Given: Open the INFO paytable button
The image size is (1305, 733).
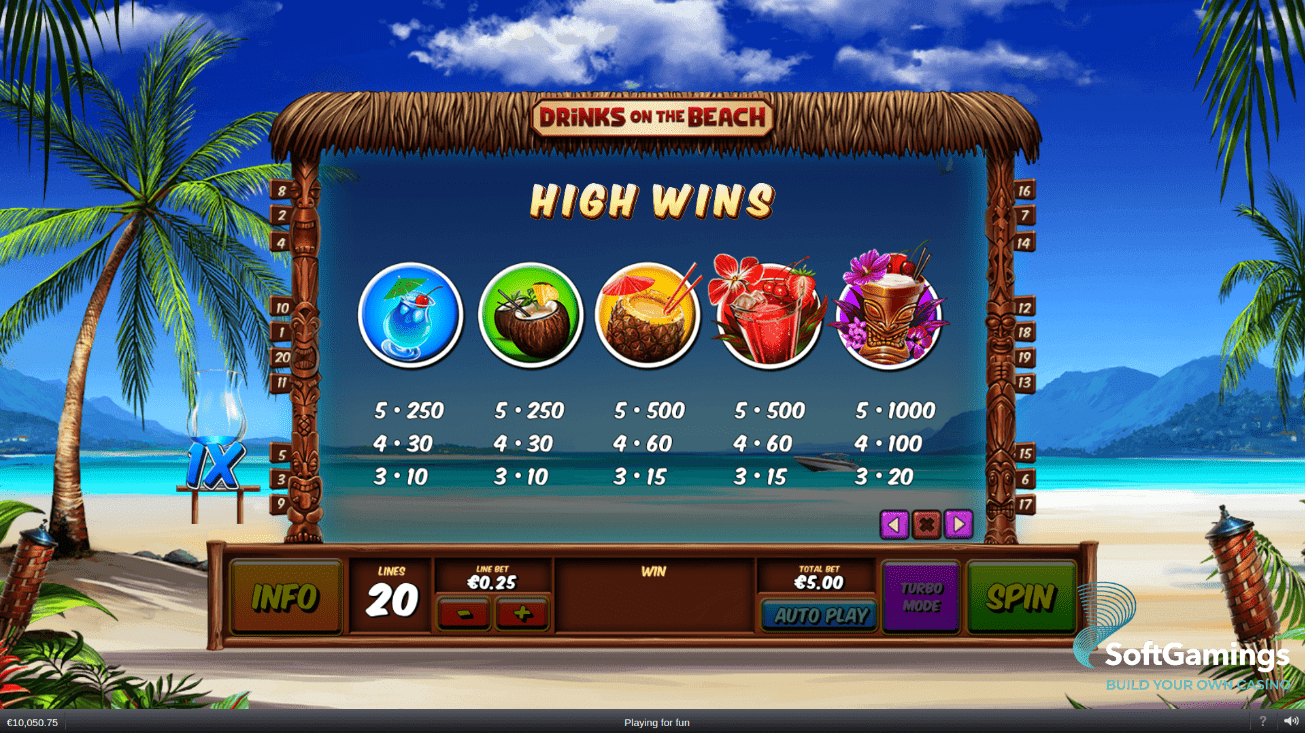Looking at the screenshot, I should pyautogui.click(x=285, y=597).
